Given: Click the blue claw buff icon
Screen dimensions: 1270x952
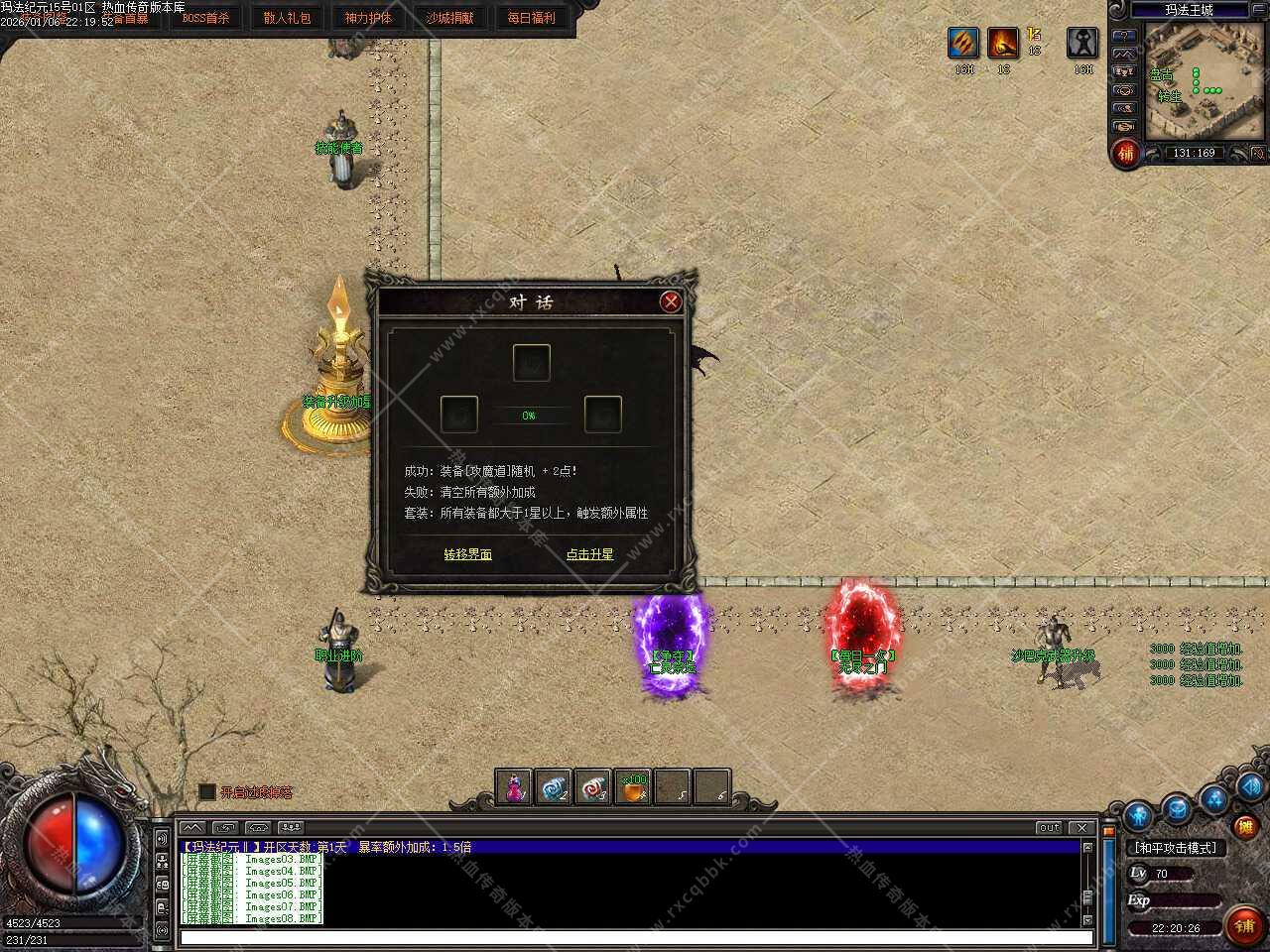Looking at the screenshot, I should click(963, 43).
